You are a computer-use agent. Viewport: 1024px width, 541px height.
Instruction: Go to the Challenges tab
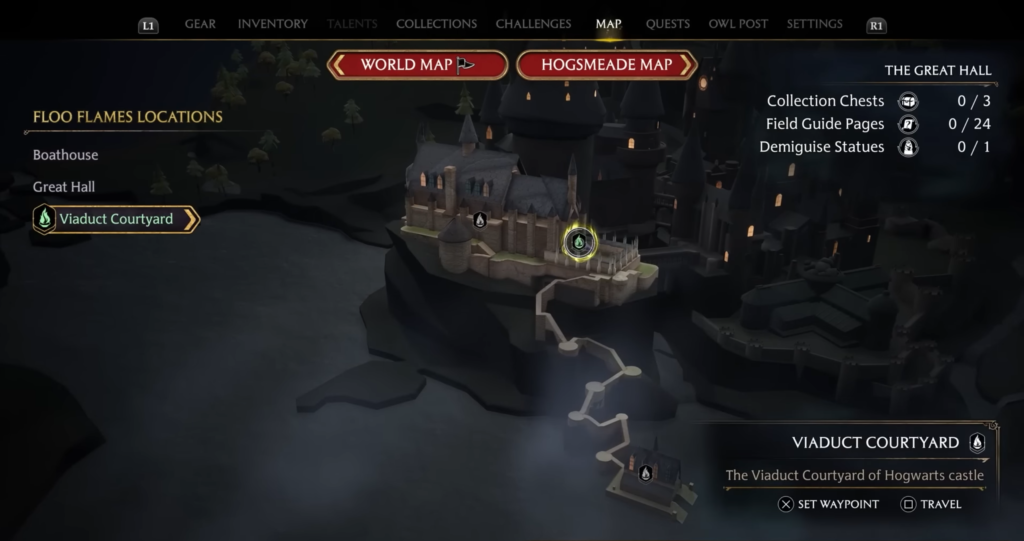click(x=533, y=24)
